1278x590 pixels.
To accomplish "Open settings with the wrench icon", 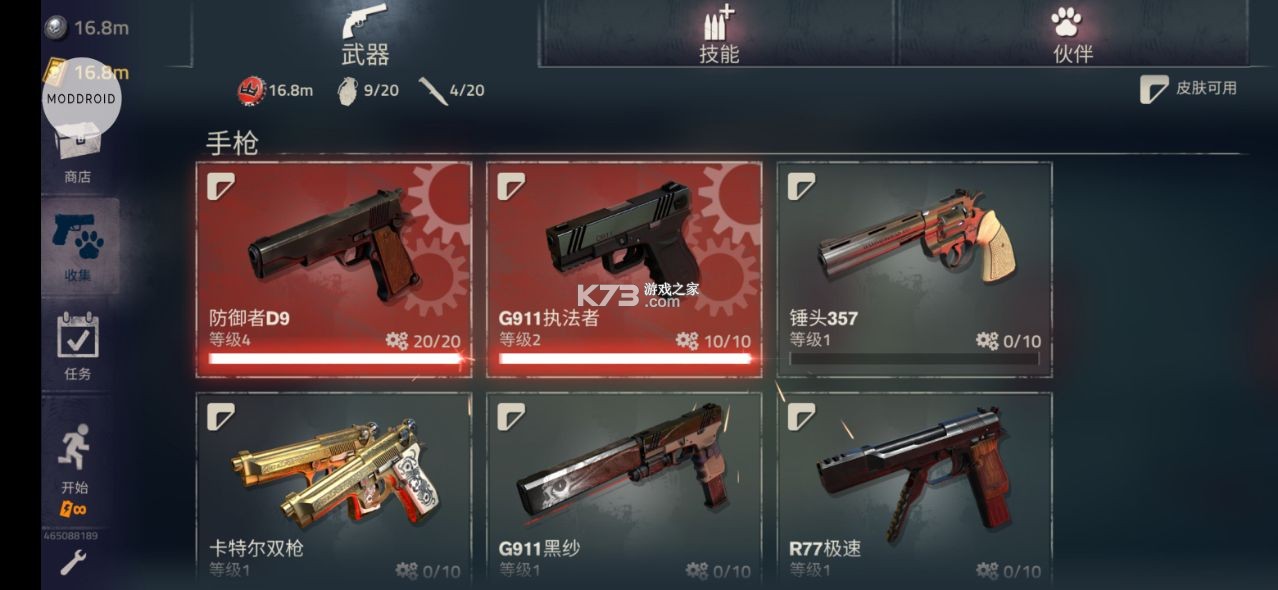I will [72, 563].
